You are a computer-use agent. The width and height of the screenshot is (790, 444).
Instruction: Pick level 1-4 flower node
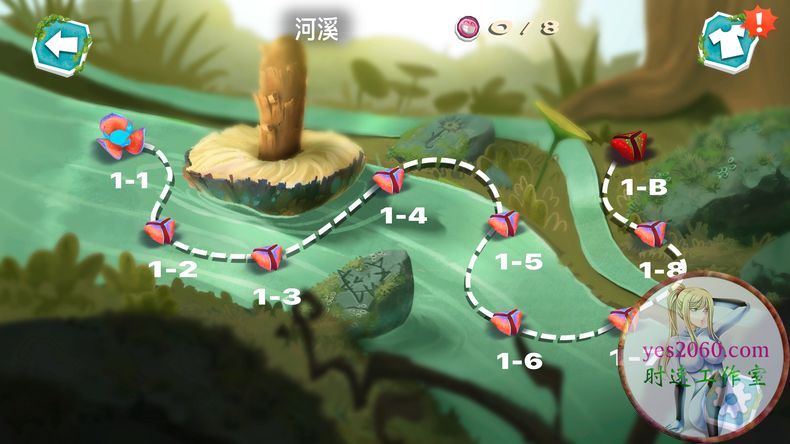click(387, 181)
